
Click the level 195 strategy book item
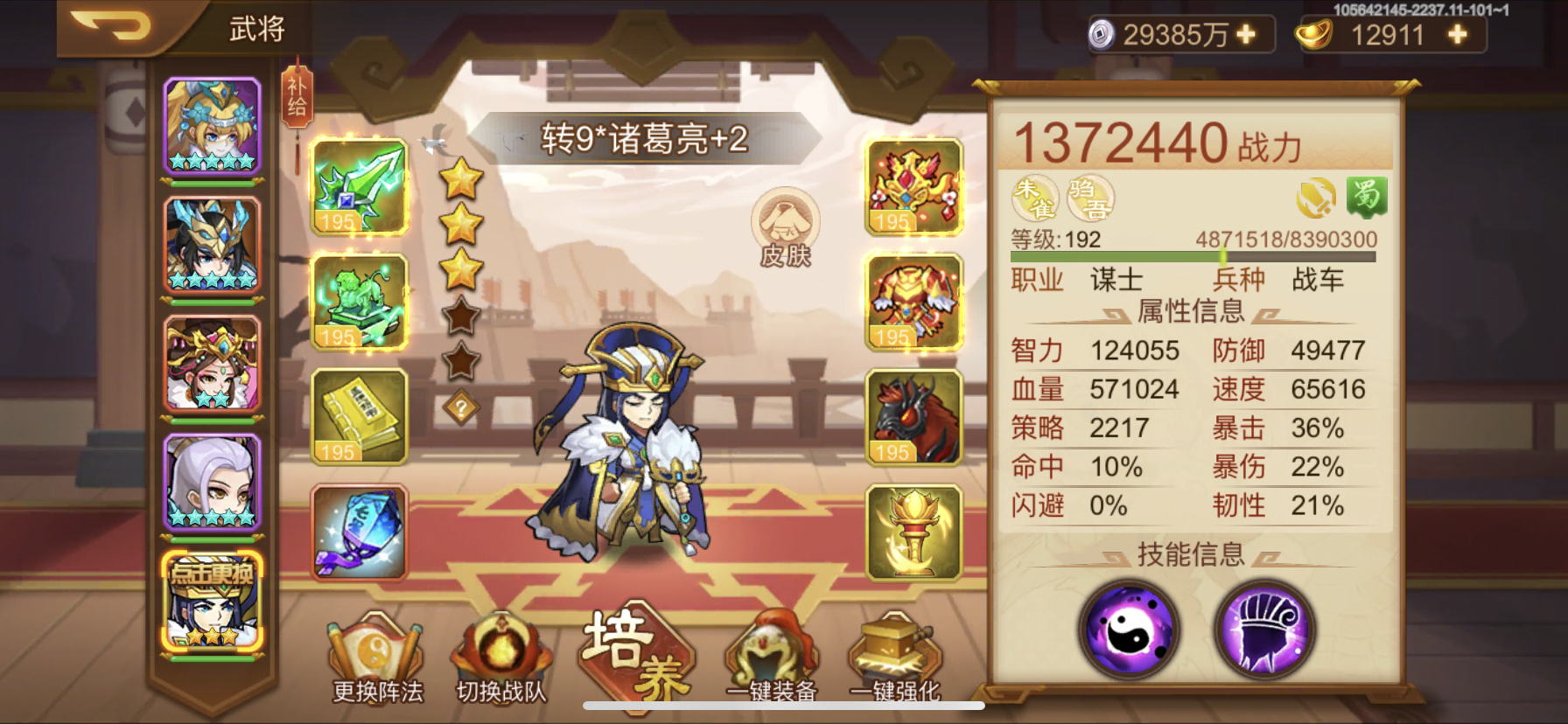click(x=359, y=418)
